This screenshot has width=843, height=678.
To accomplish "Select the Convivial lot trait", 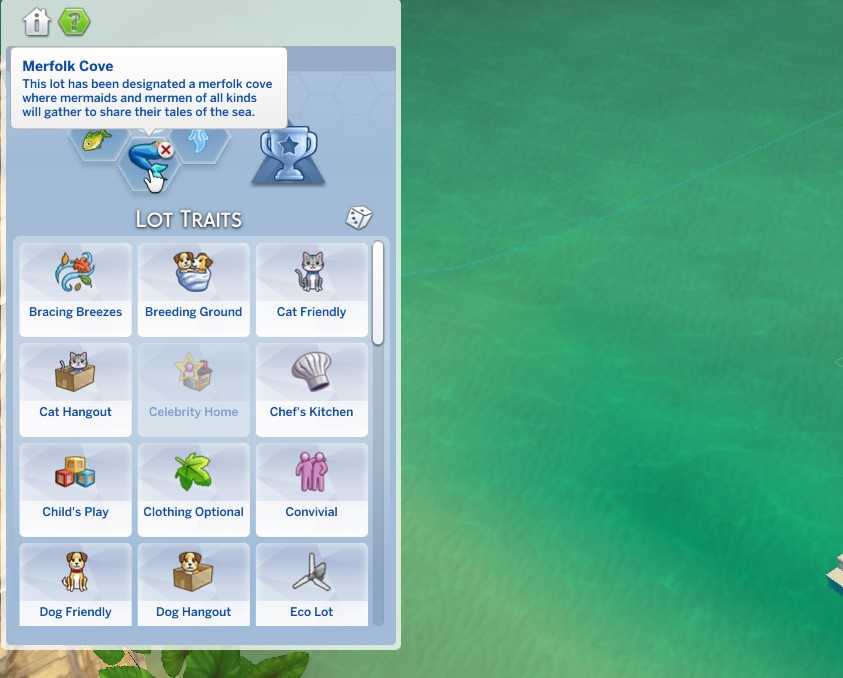I will [x=311, y=489].
